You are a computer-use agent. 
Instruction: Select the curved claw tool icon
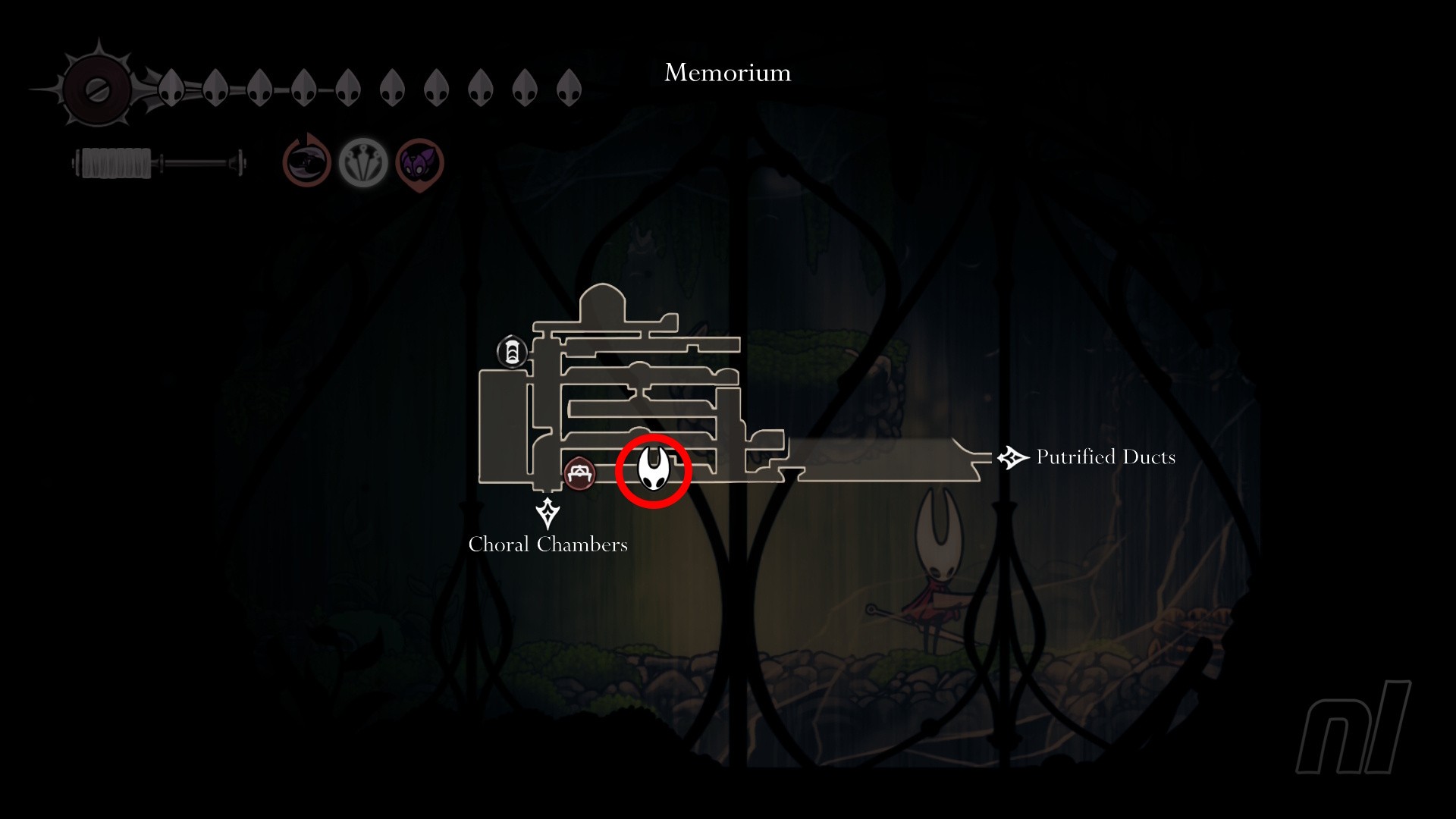[307, 162]
